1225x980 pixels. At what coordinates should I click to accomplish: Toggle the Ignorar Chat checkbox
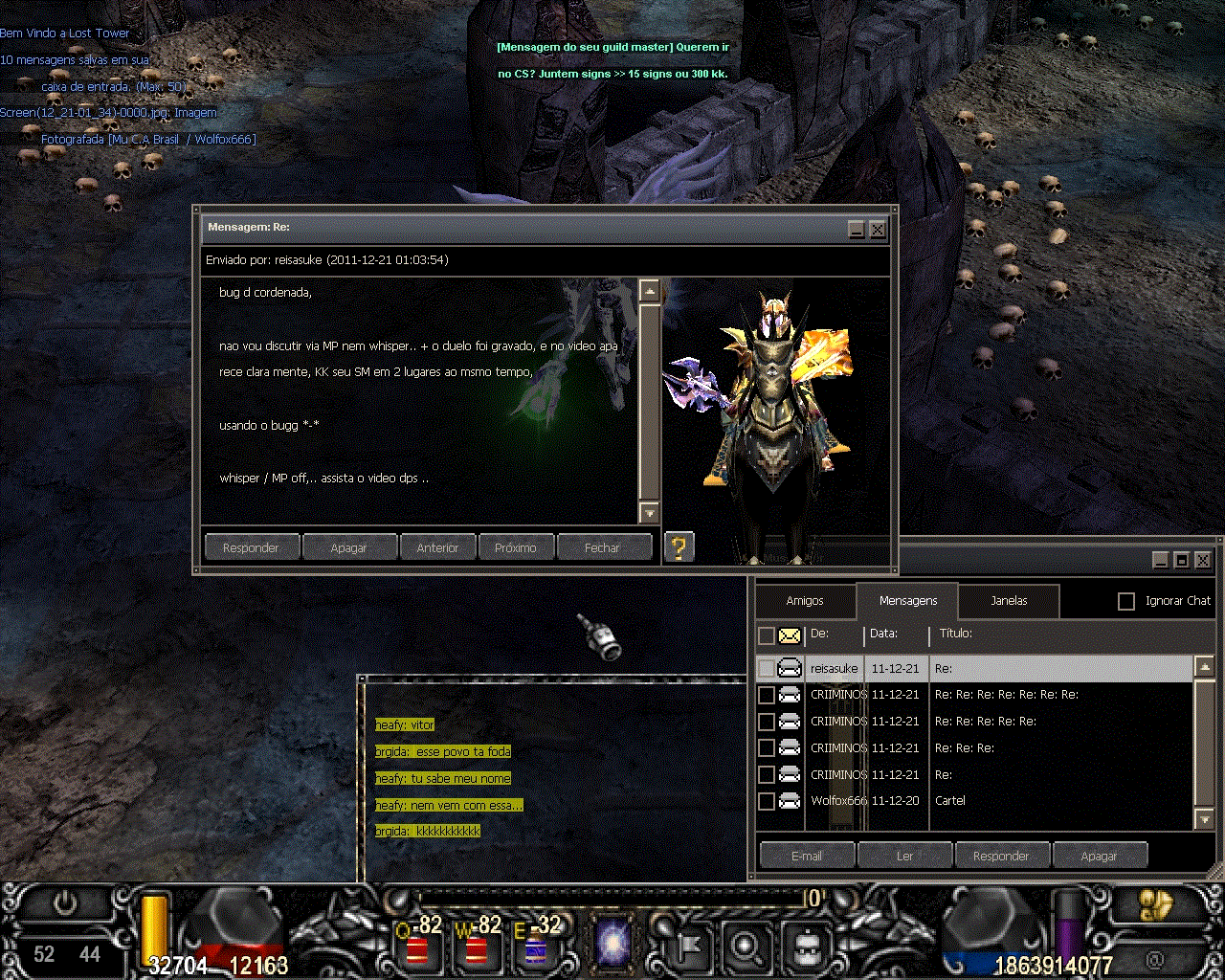[x=1126, y=601]
